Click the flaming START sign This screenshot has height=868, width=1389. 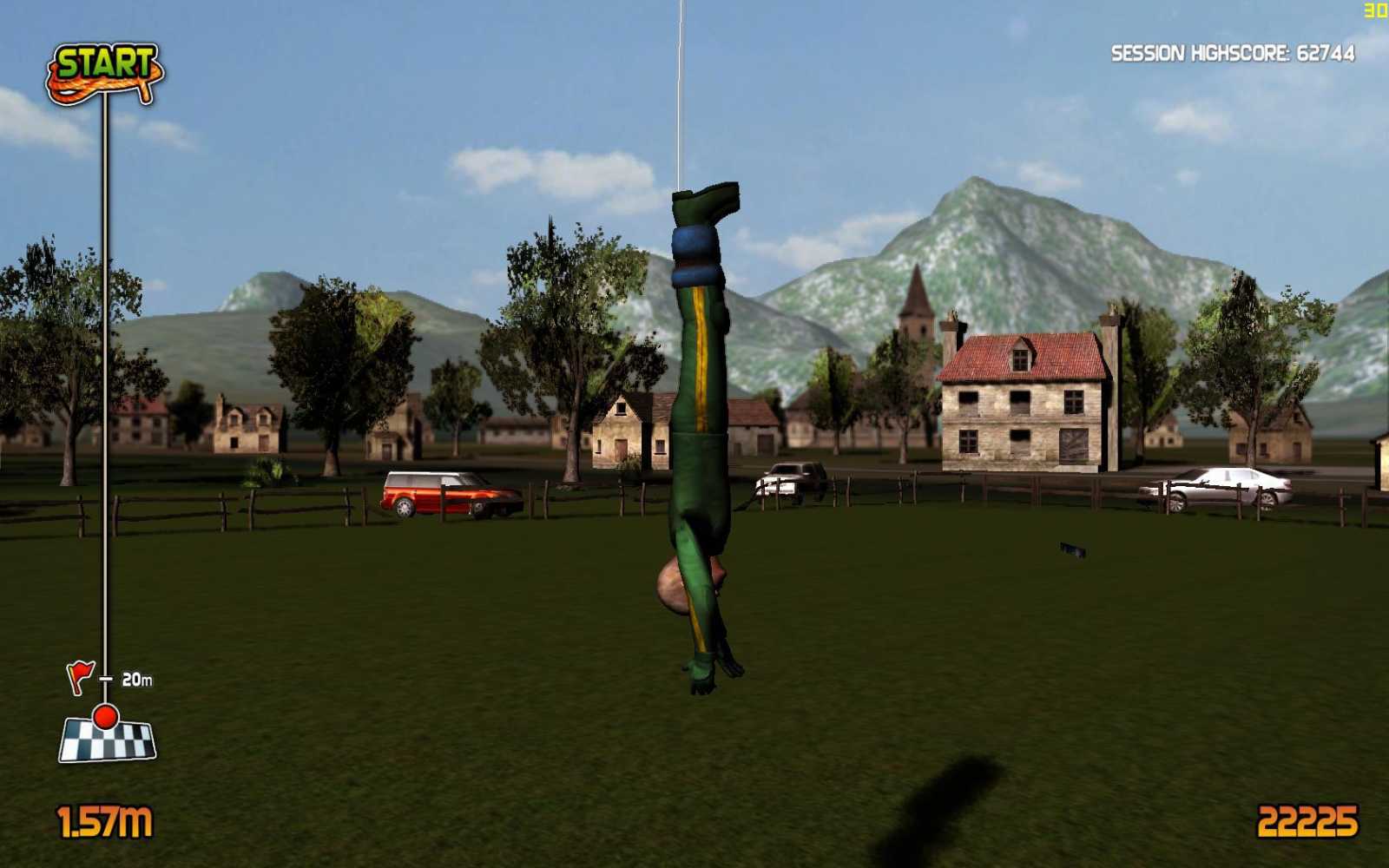104,69
